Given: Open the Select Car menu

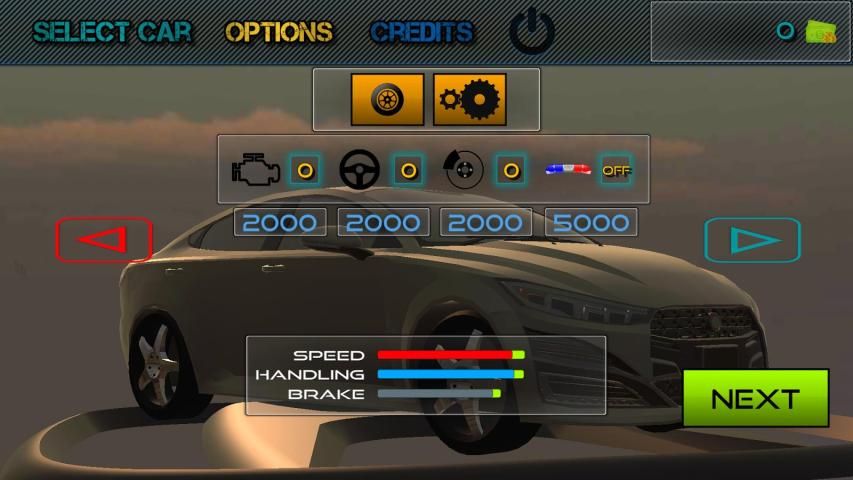Looking at the screenshot, I should (112, 32).
